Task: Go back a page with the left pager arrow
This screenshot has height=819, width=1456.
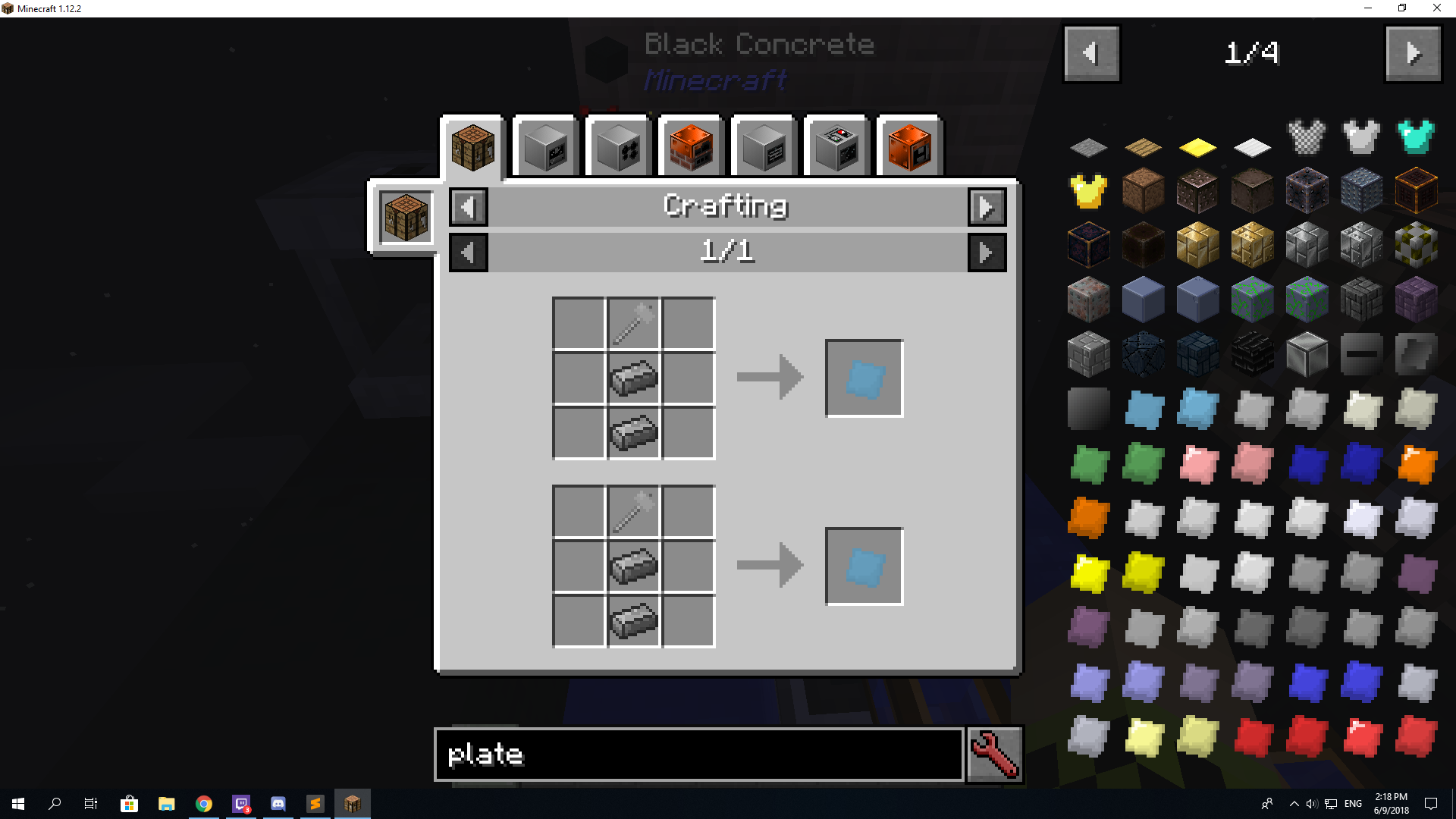Action: pos(1092,53)
